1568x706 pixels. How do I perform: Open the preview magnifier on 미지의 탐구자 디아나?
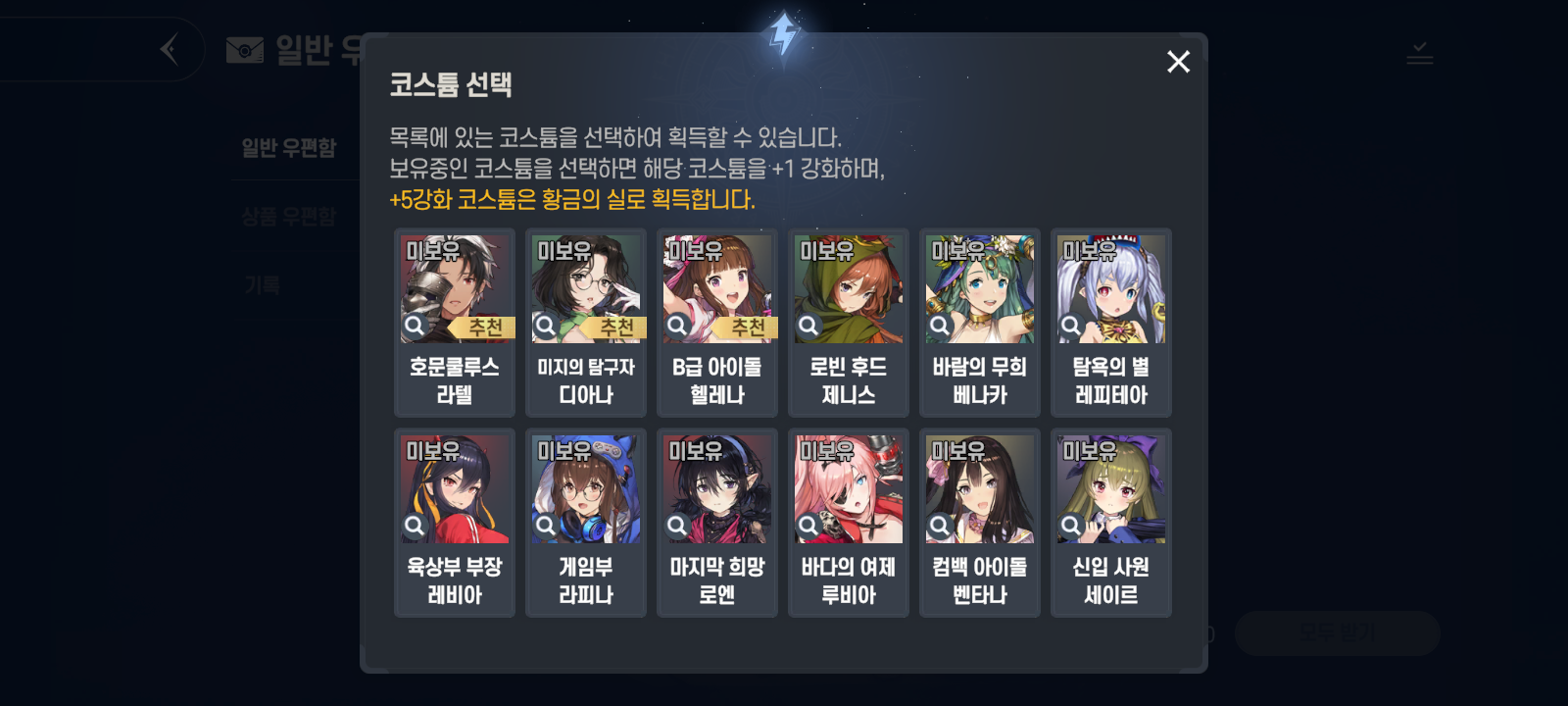coord(547,324)
